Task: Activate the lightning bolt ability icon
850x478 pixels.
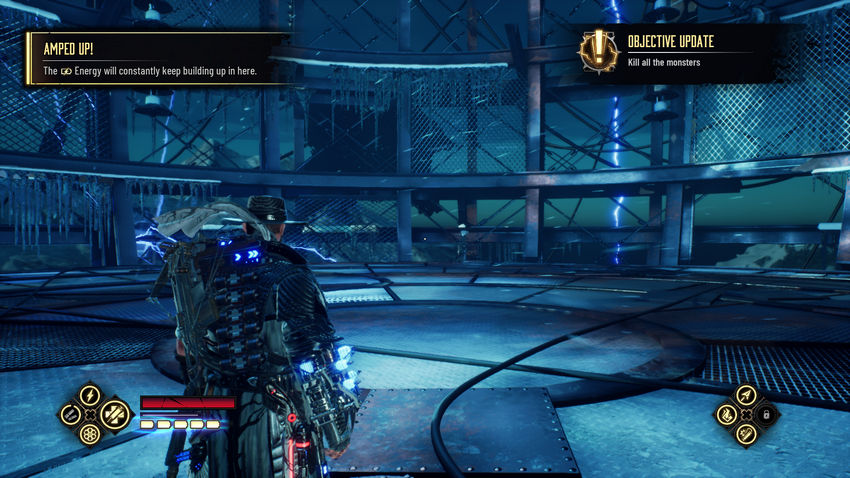Action: [x=89, y=394]
